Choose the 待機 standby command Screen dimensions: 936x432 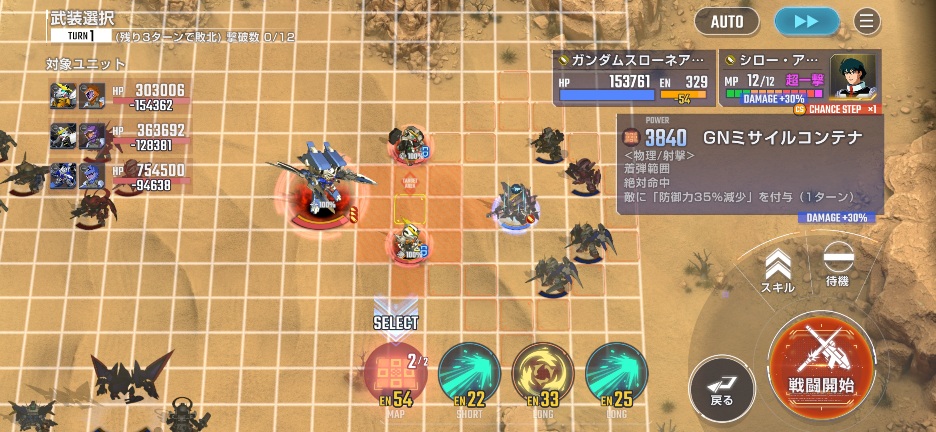coord(838,265)
